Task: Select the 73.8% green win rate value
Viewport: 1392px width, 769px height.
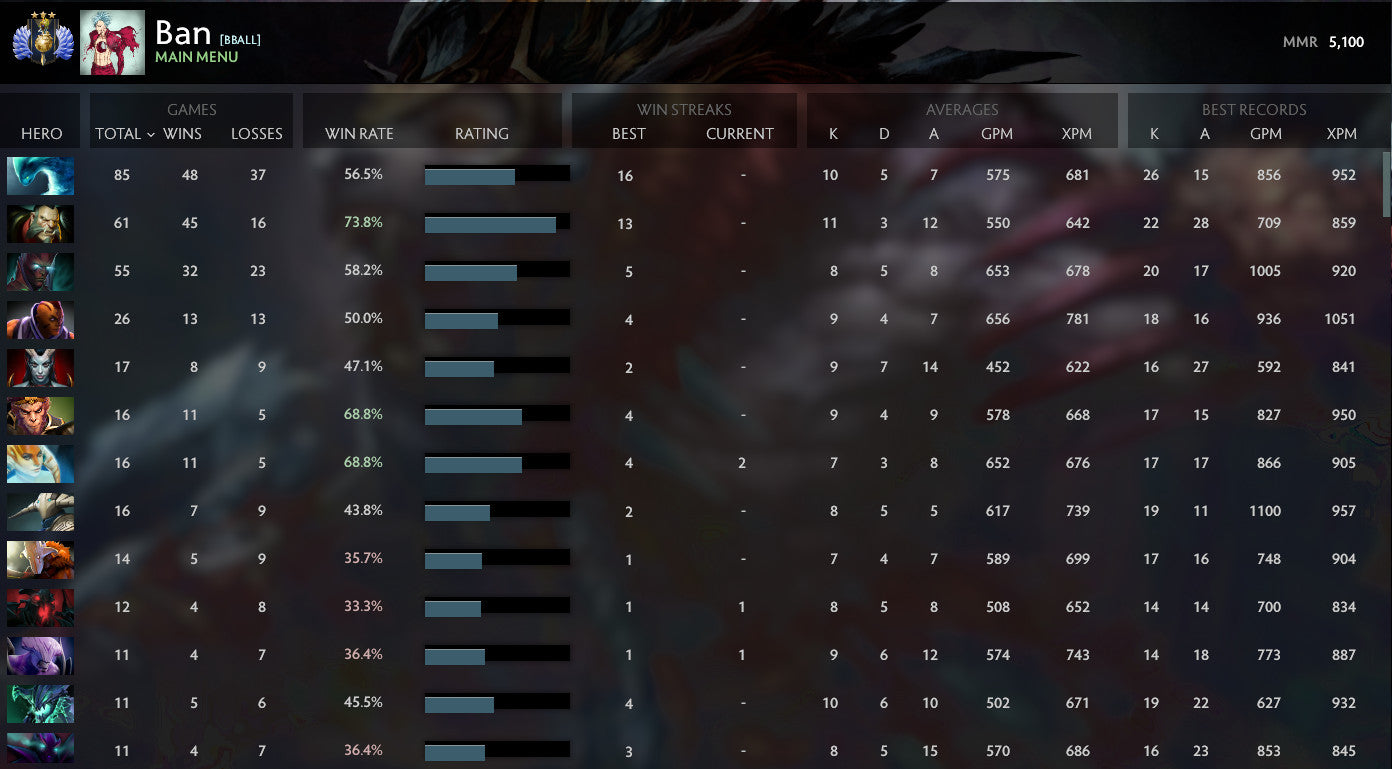Action: click(364, 222)
